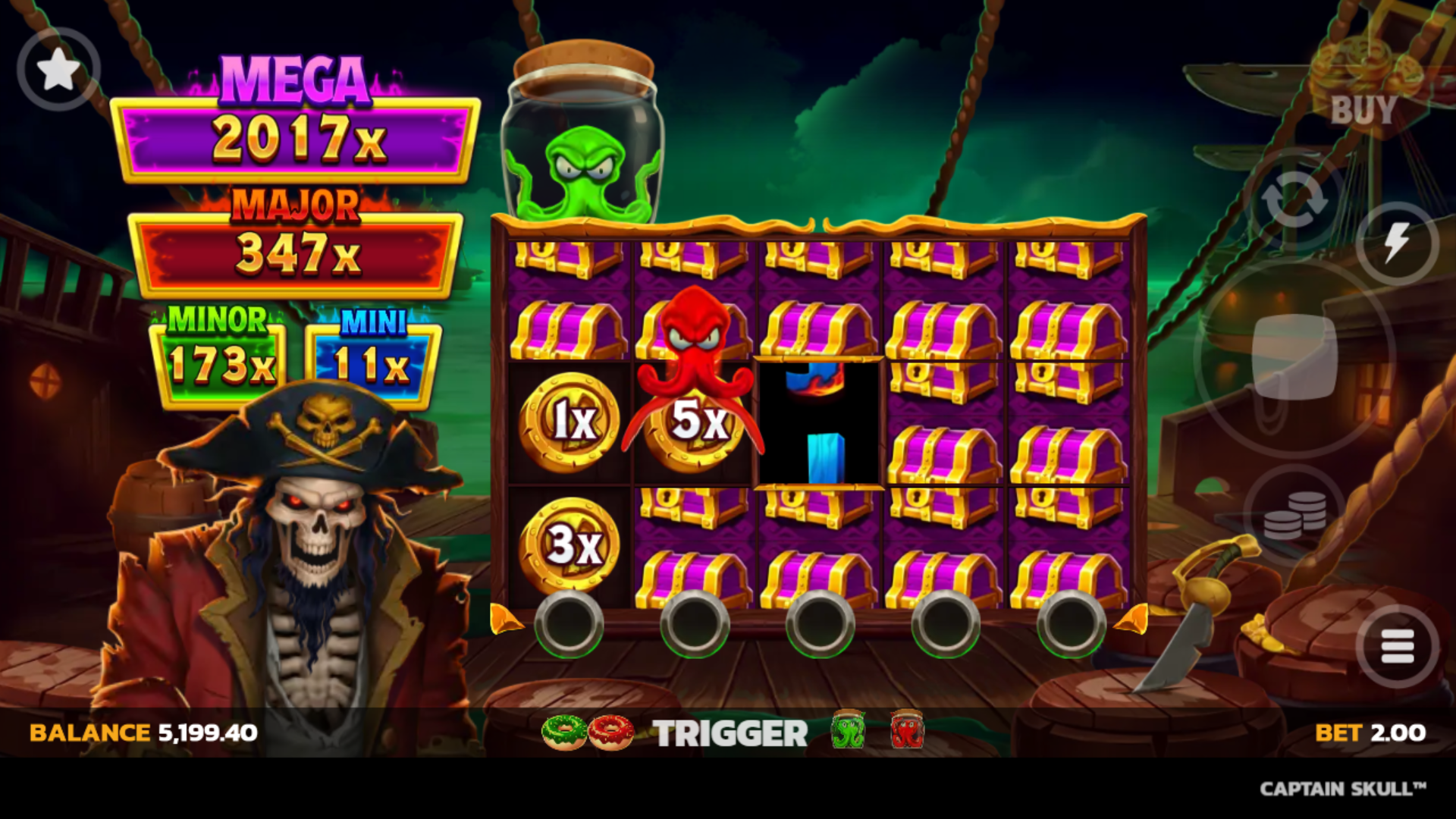
Task: Click the red donut in the TRIGGER bar
Action: click(610, 732)
